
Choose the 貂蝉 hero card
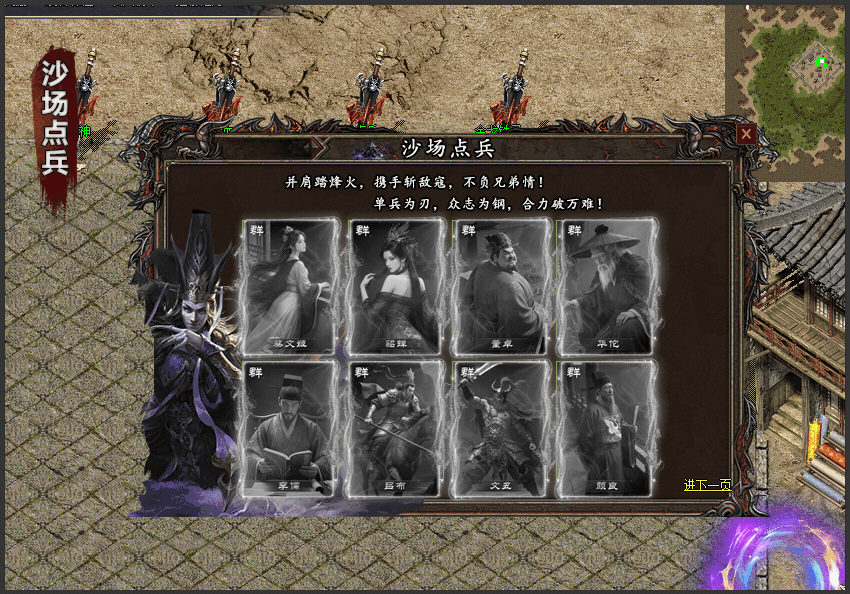point(397,287)
